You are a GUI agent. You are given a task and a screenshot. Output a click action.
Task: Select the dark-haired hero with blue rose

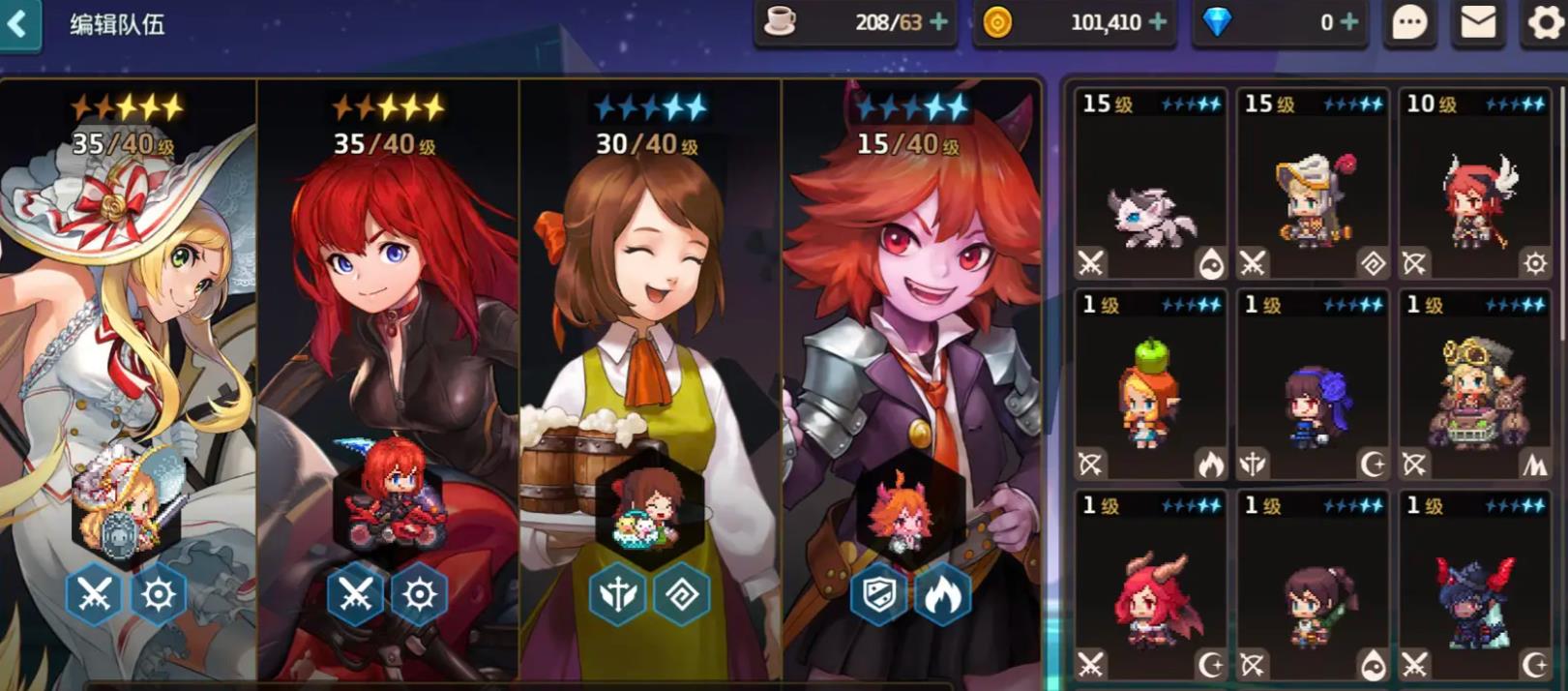pyautogui.click(x=1313, y=385)
